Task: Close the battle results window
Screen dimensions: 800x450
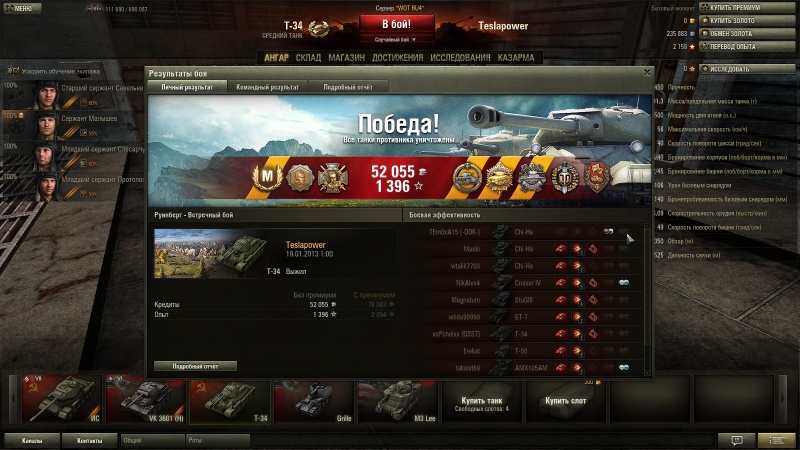Action: pyautogui.click(x=647, y=73)
